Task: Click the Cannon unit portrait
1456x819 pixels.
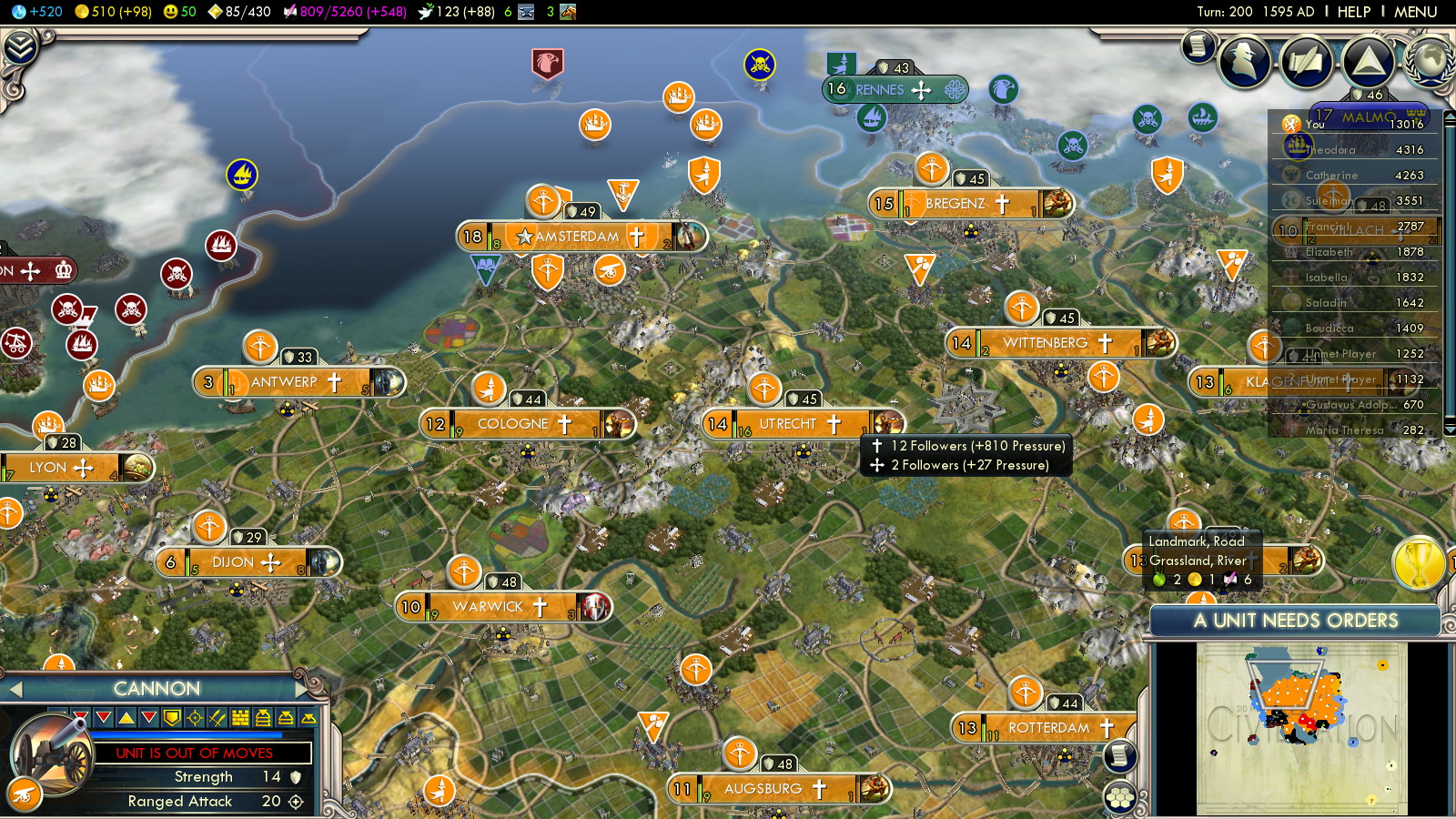Action: coord(52,755)
